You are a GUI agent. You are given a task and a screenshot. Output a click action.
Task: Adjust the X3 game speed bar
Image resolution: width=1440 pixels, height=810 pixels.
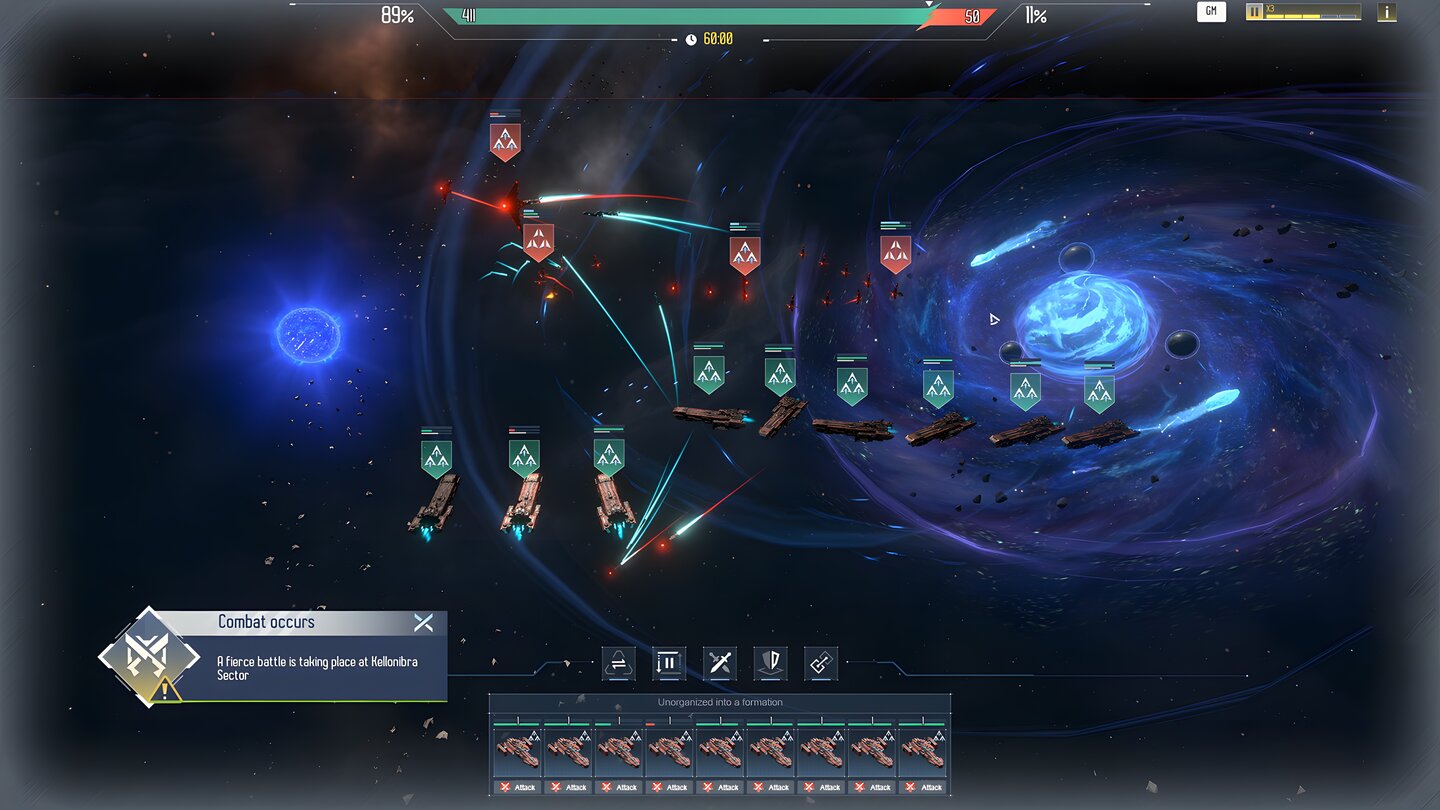tap(1312, 13)
